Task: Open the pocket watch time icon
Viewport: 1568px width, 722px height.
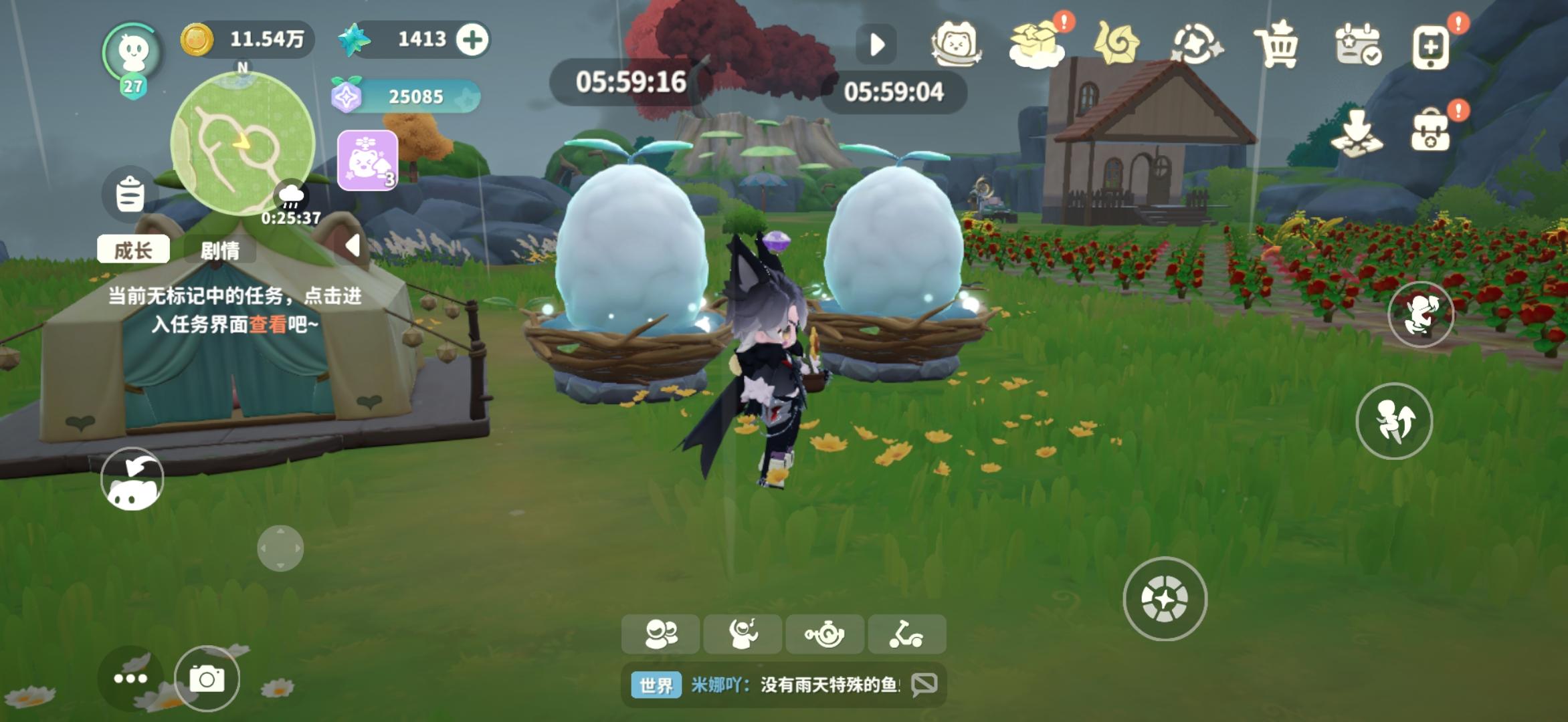Action: [x=825, y=634]
